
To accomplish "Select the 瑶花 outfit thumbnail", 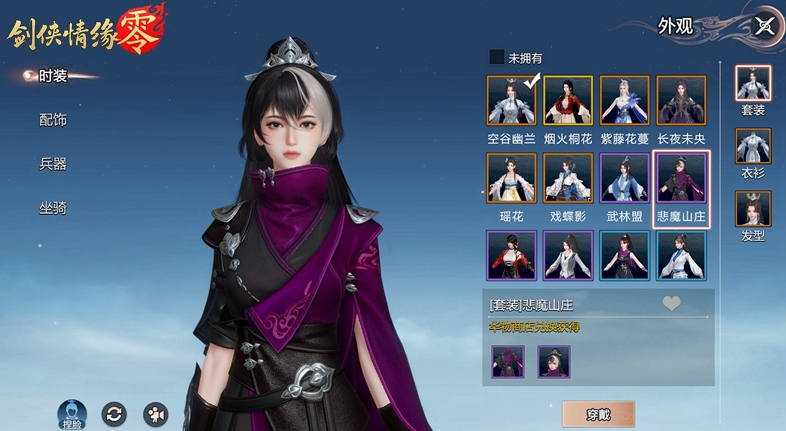I will coord(512,178).
